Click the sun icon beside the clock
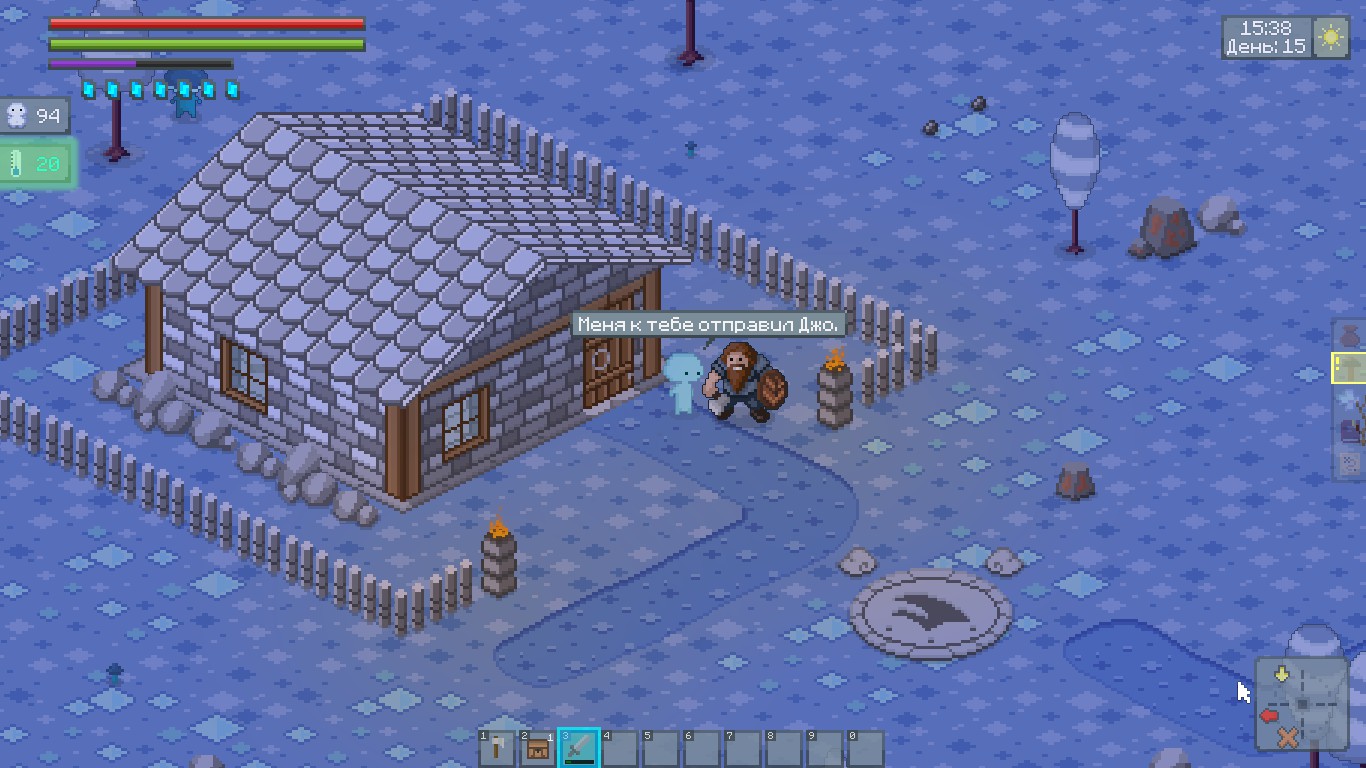Viewport: 1366px width, 768px height. (x=1331, y=36)
